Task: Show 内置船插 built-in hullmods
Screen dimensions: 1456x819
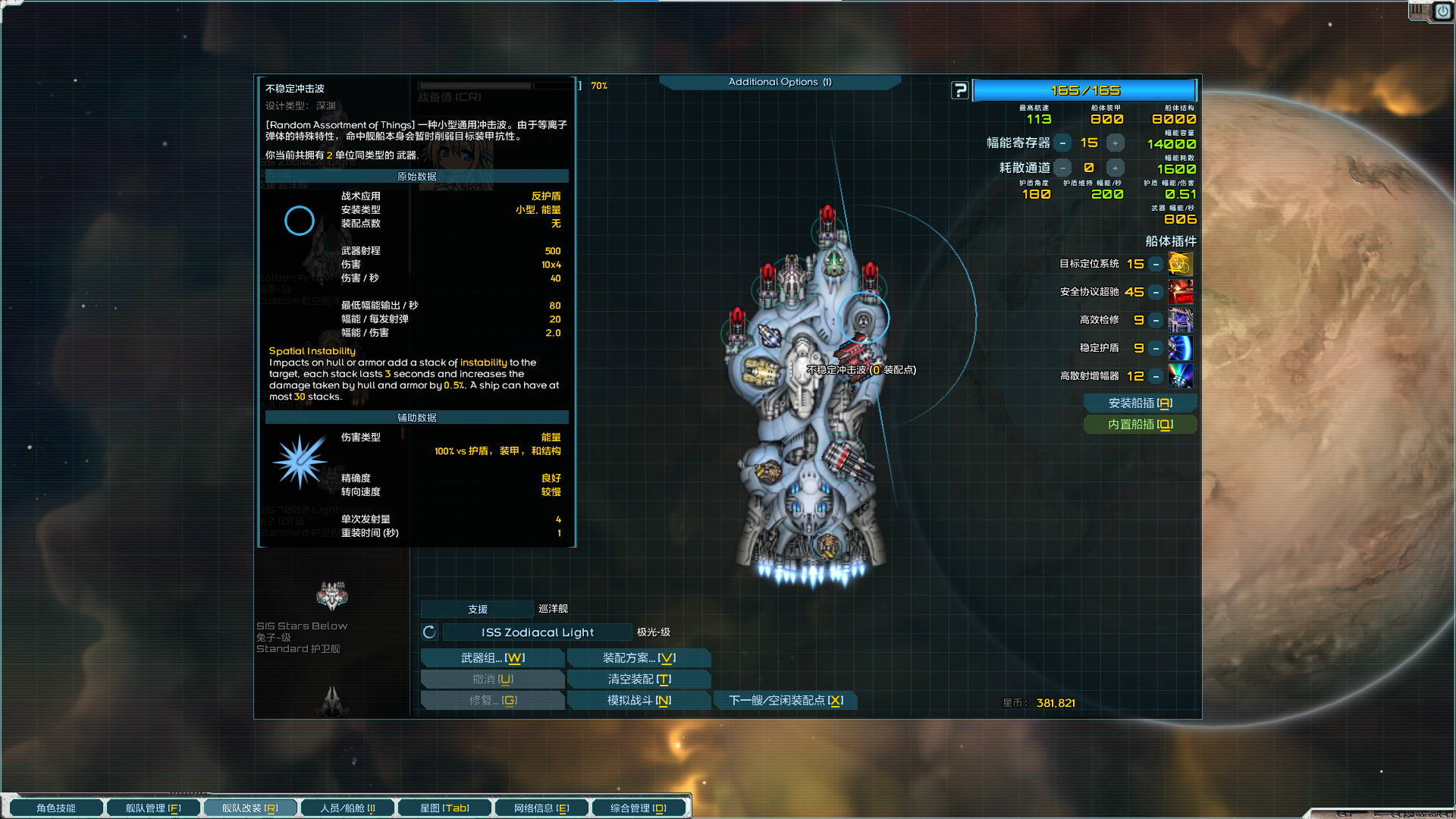Action: pyautogui.click(x=1140, y=425)
